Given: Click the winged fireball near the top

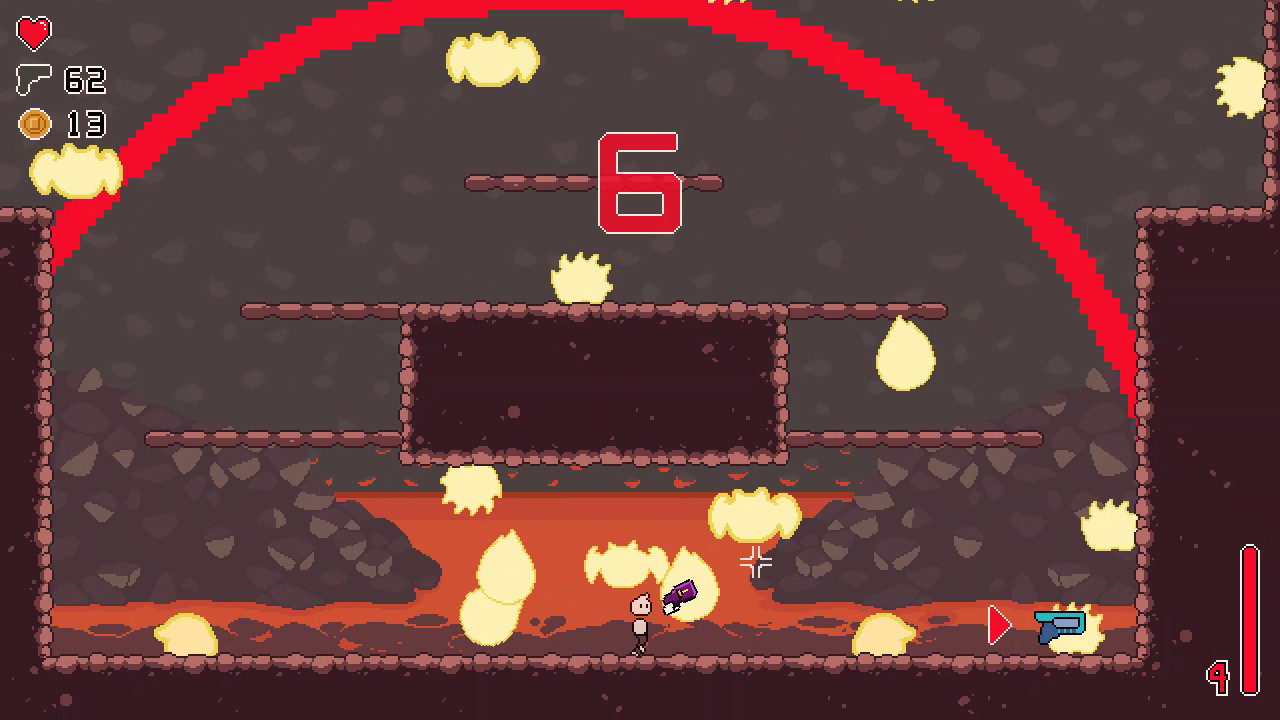Looking at the screenshot, I should pos(492,58).
